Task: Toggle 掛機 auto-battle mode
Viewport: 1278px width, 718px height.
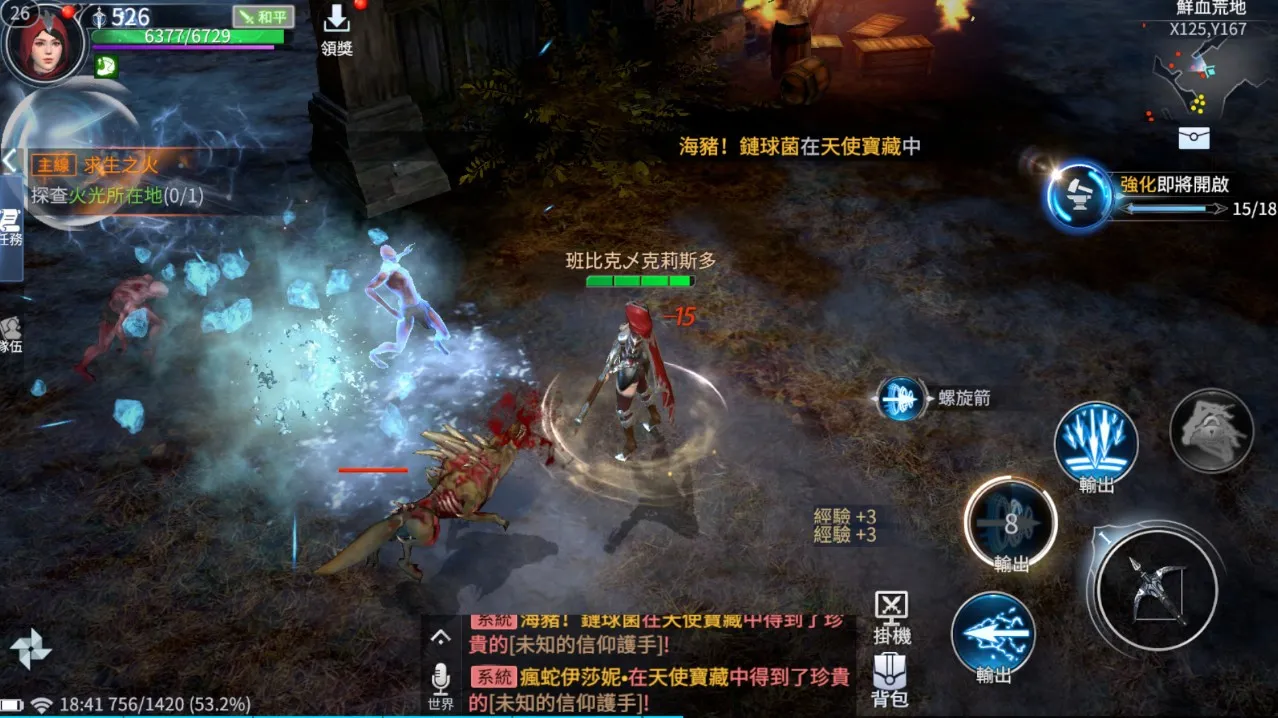Action: 891,616
